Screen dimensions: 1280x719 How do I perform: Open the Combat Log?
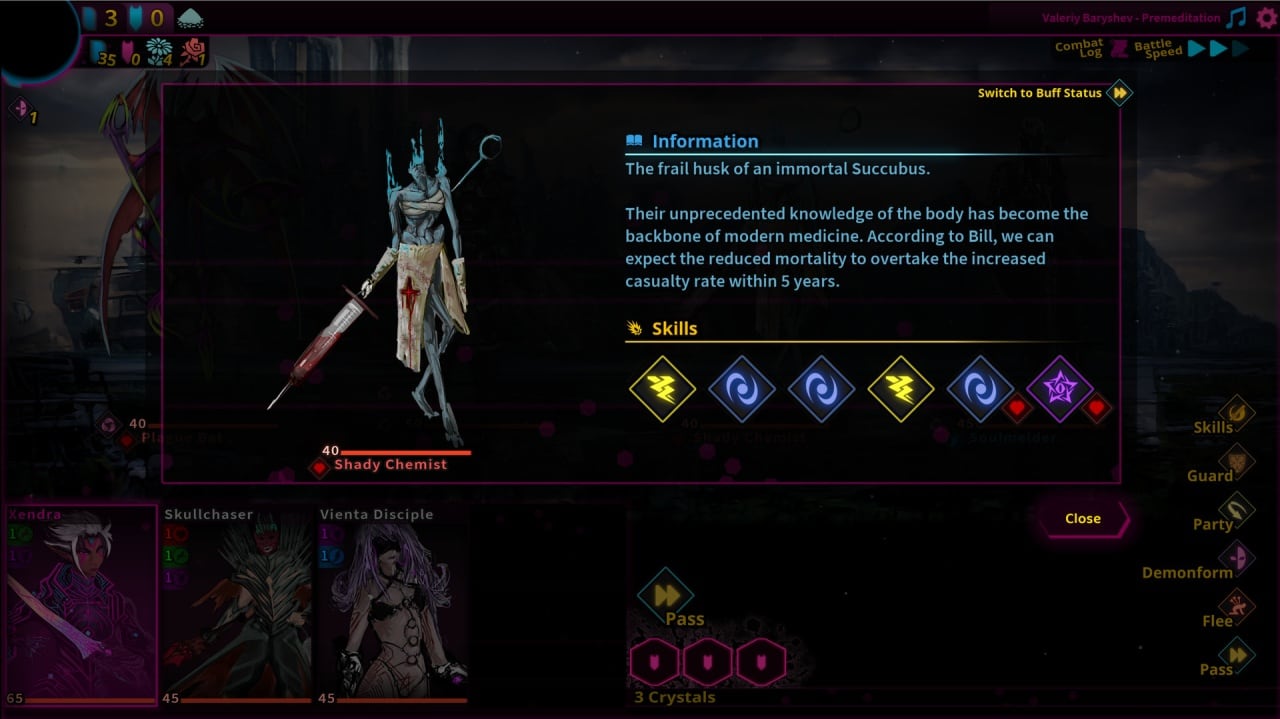click(1080, 48)
